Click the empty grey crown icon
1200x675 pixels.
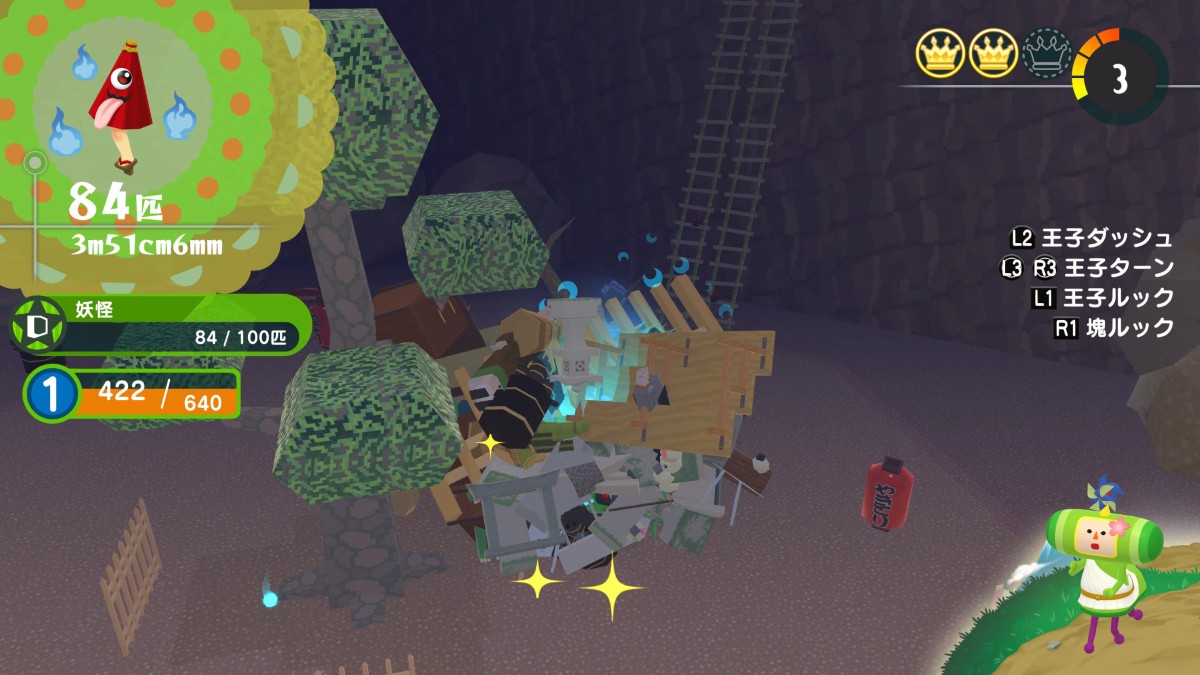pyautogui.click(x=1046, y=53)
